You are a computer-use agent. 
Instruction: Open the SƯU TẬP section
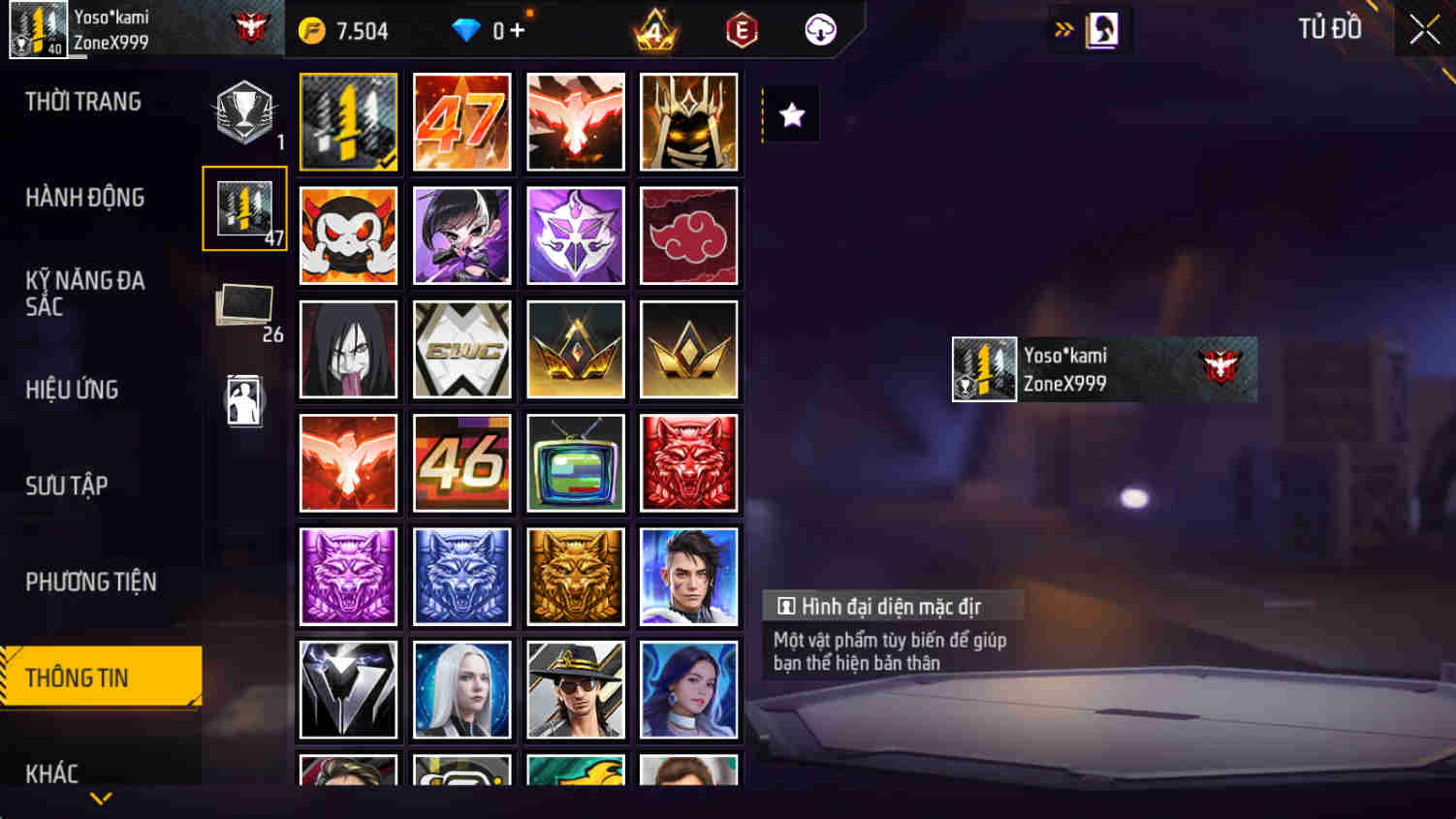click(66, 486)
